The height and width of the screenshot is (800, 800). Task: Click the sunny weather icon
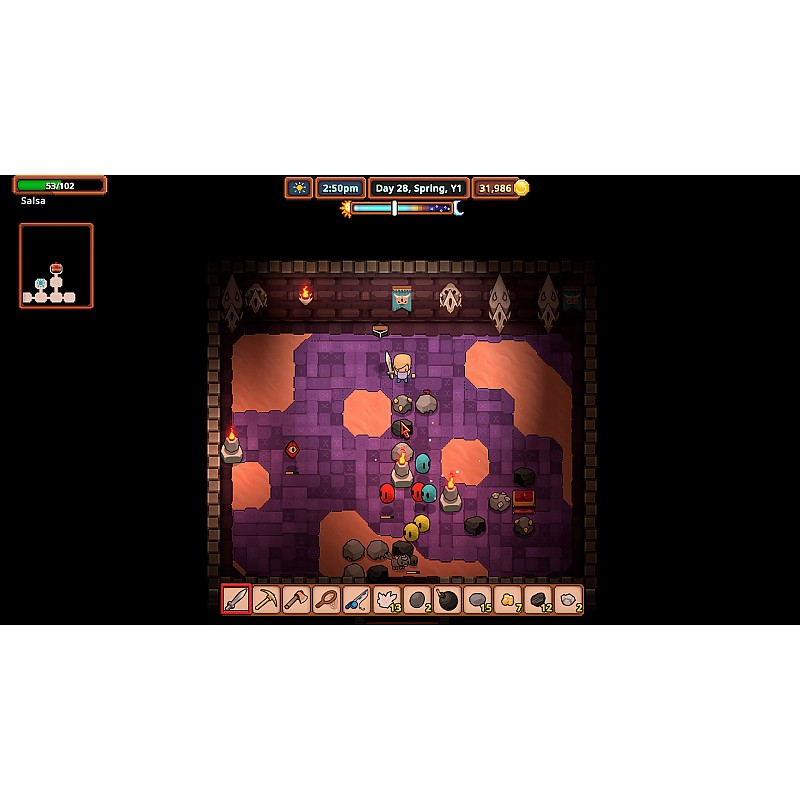(298, 188)
